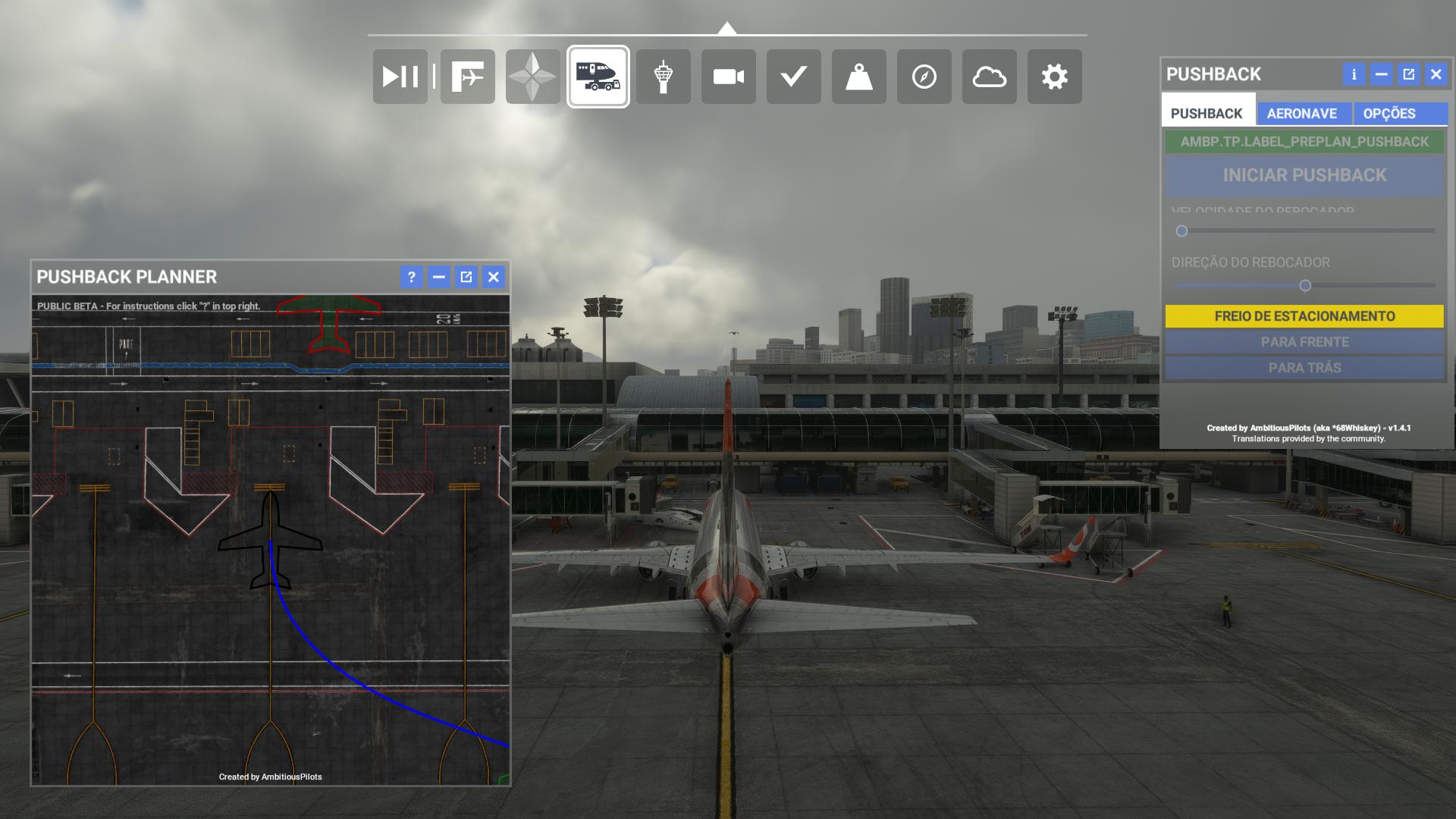Viewport: 1456px width, 819px height.
Task: Open the ATC panel from the toolbar
Action: tap(663, 77)
